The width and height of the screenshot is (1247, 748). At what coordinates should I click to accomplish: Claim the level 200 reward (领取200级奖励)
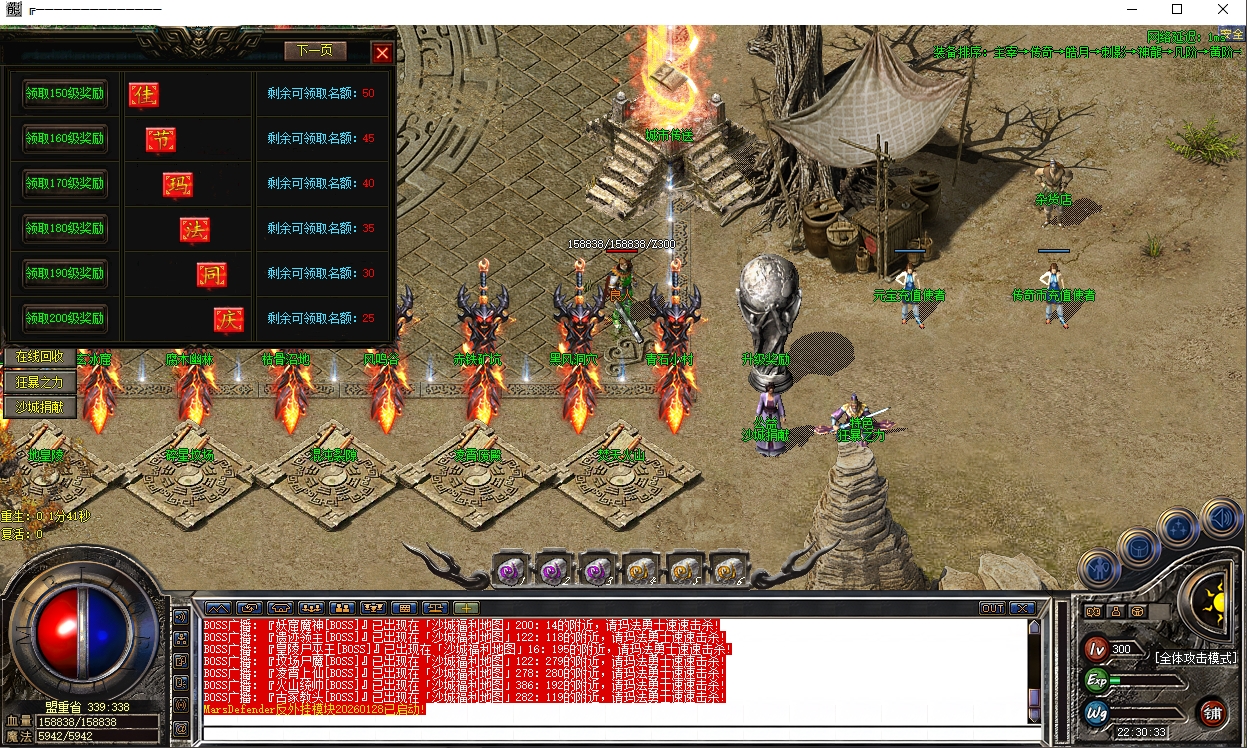tap(65, 319)
